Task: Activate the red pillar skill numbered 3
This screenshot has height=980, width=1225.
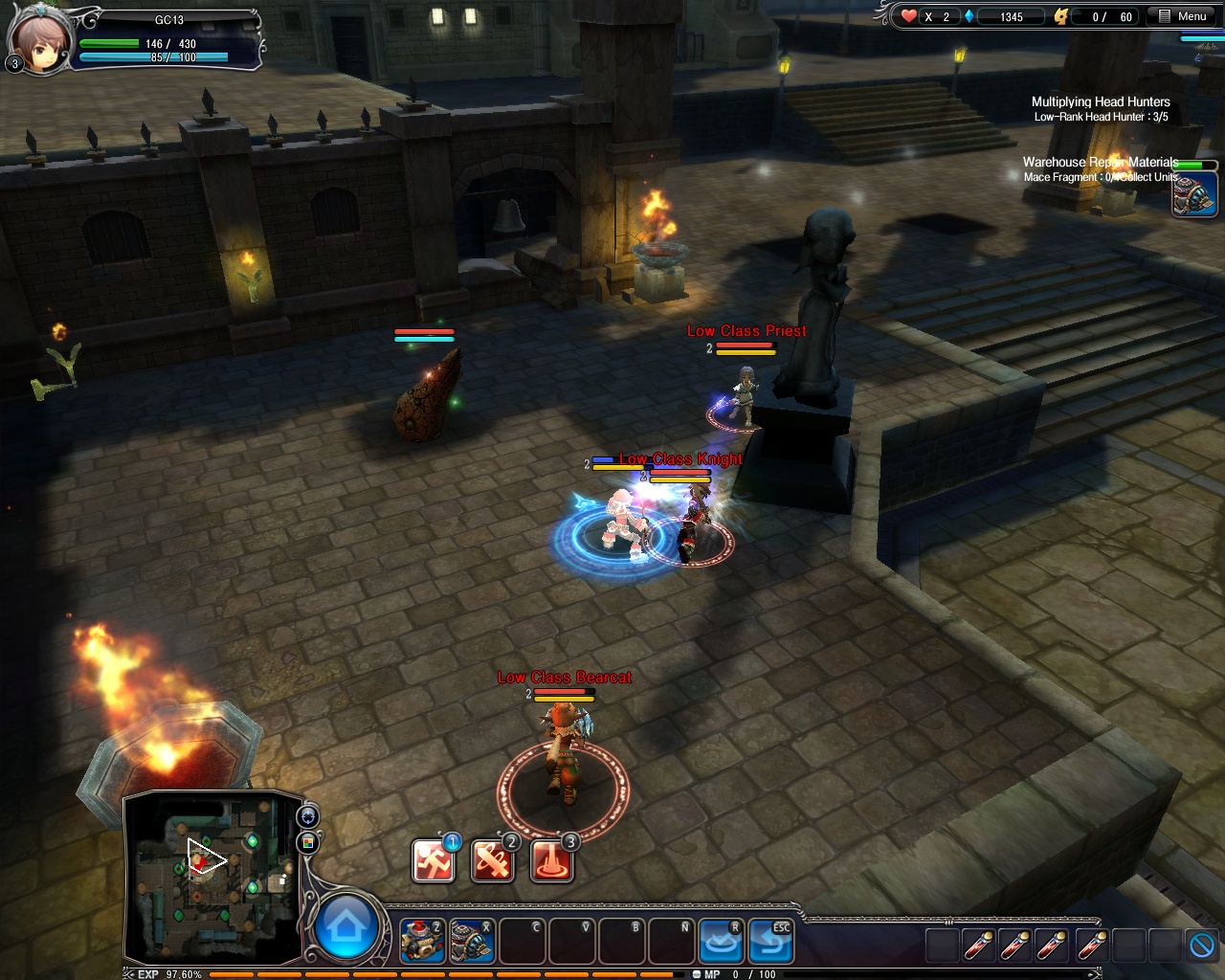Action: tap(551, 860)
